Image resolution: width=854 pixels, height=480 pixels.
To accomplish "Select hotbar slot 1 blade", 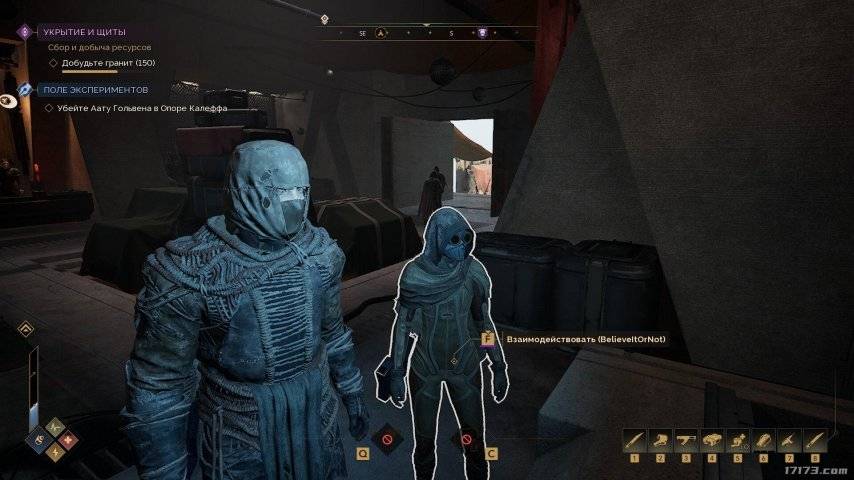I will (x=633, y=439).
